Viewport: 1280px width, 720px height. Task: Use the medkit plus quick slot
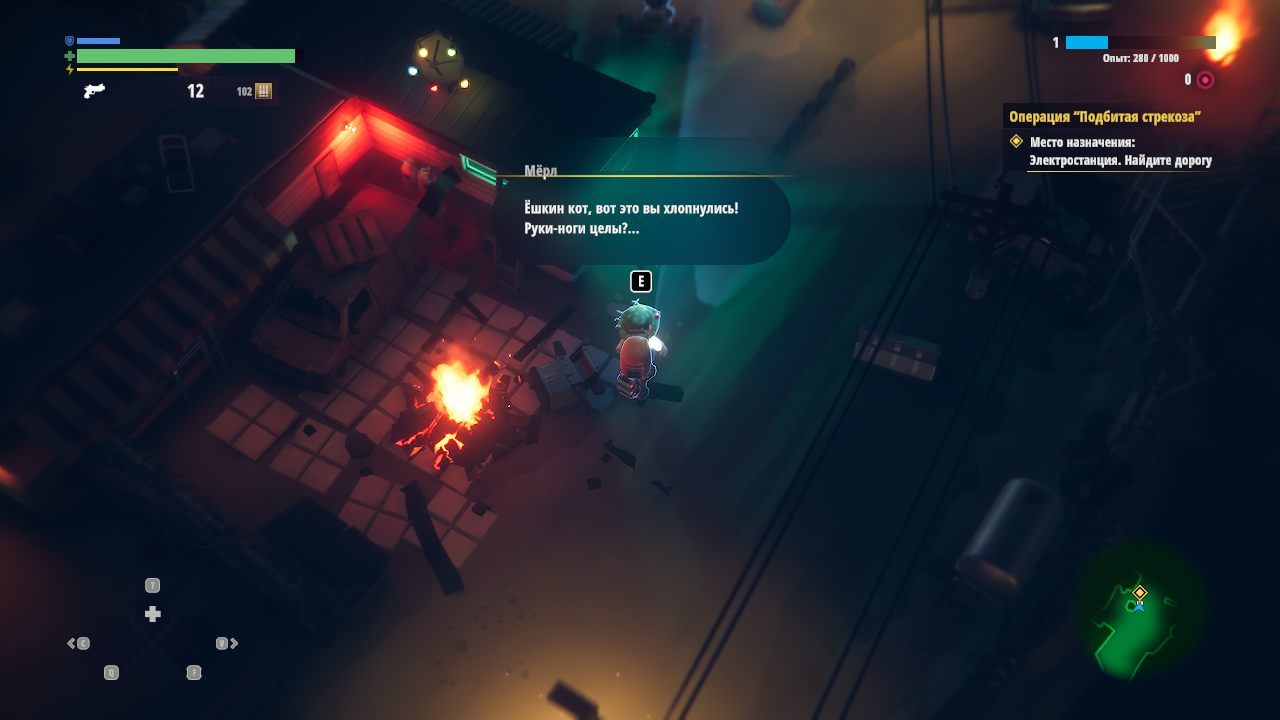click(x=152, y=614)
